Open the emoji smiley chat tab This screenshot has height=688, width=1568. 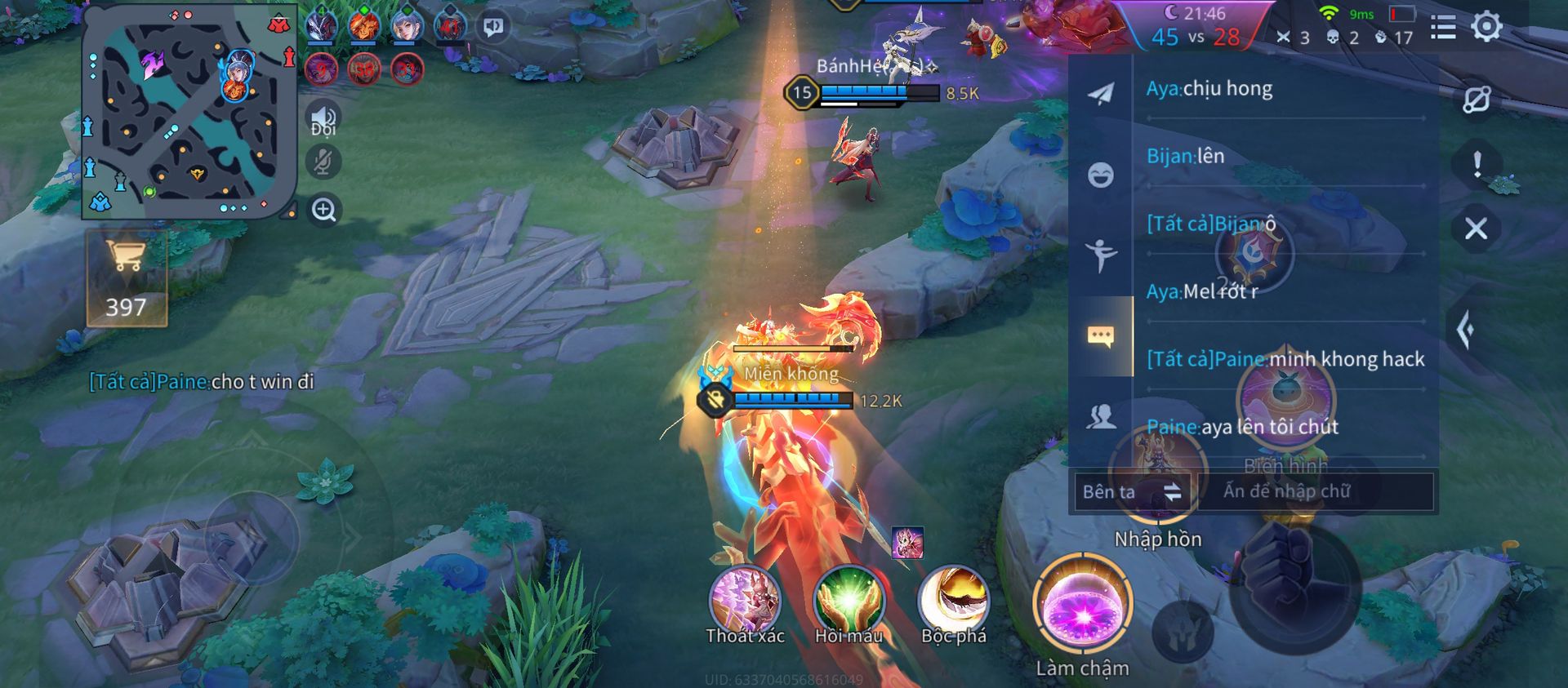click(1100, 175)
